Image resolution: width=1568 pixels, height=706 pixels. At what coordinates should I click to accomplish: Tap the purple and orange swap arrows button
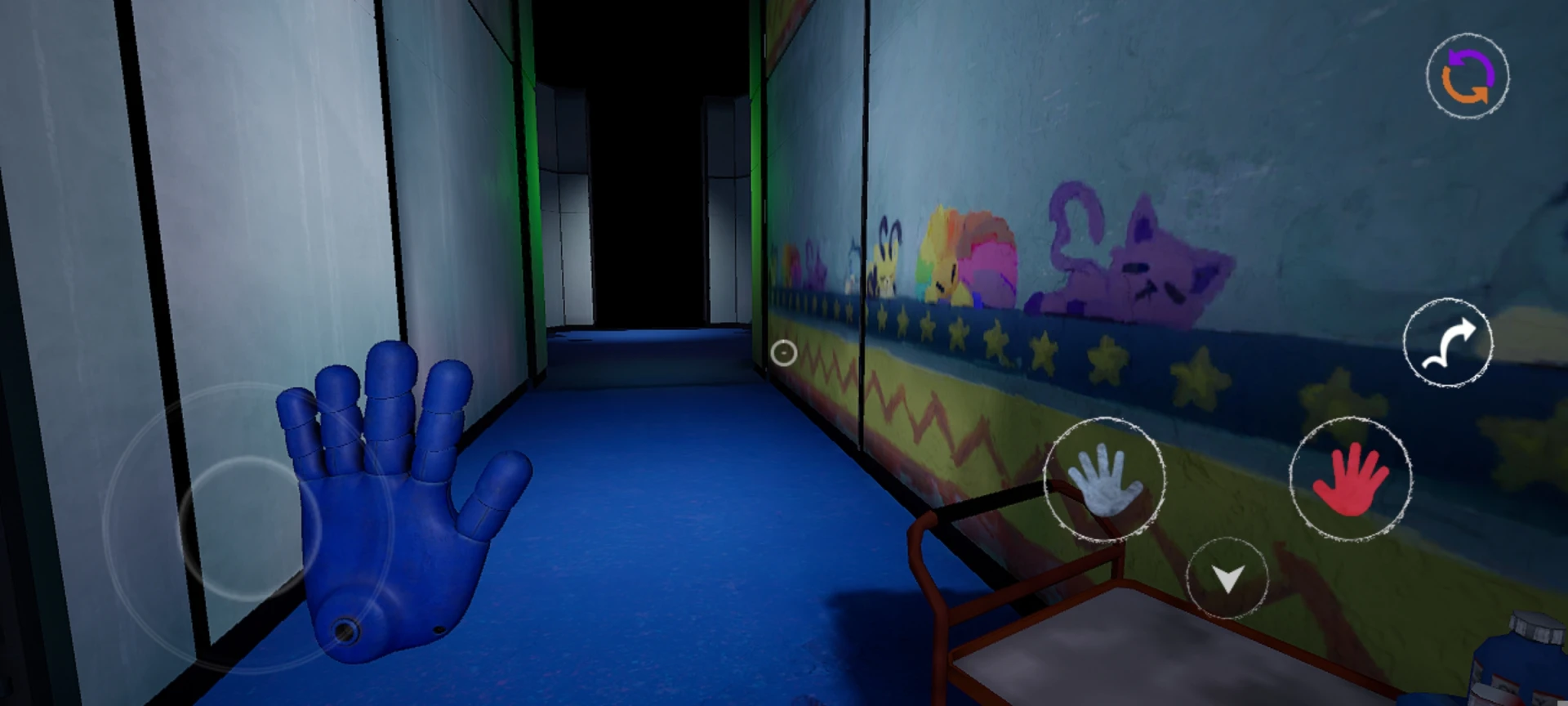click(x=1468, y=76)
